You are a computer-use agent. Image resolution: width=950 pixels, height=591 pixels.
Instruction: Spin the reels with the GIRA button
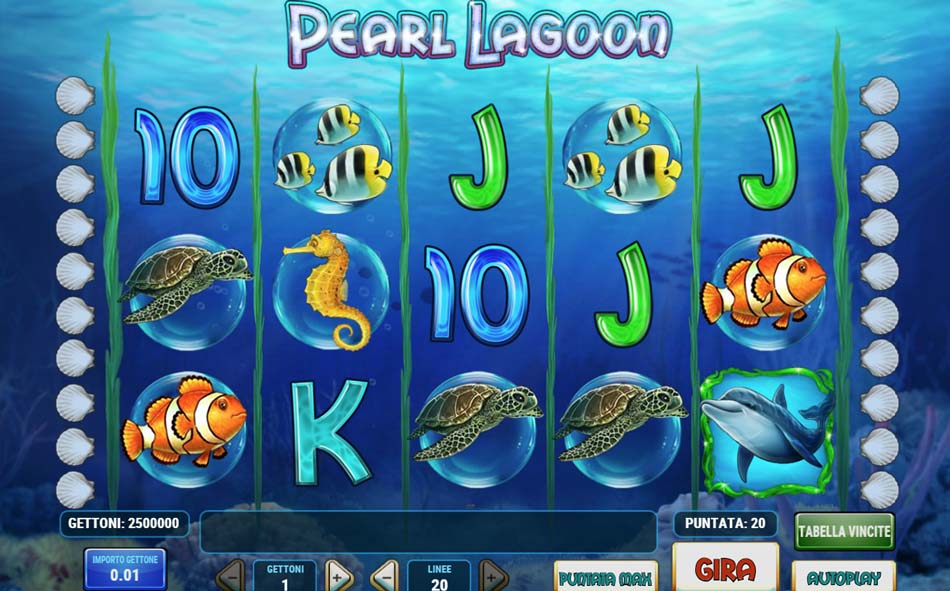[725, 569]
